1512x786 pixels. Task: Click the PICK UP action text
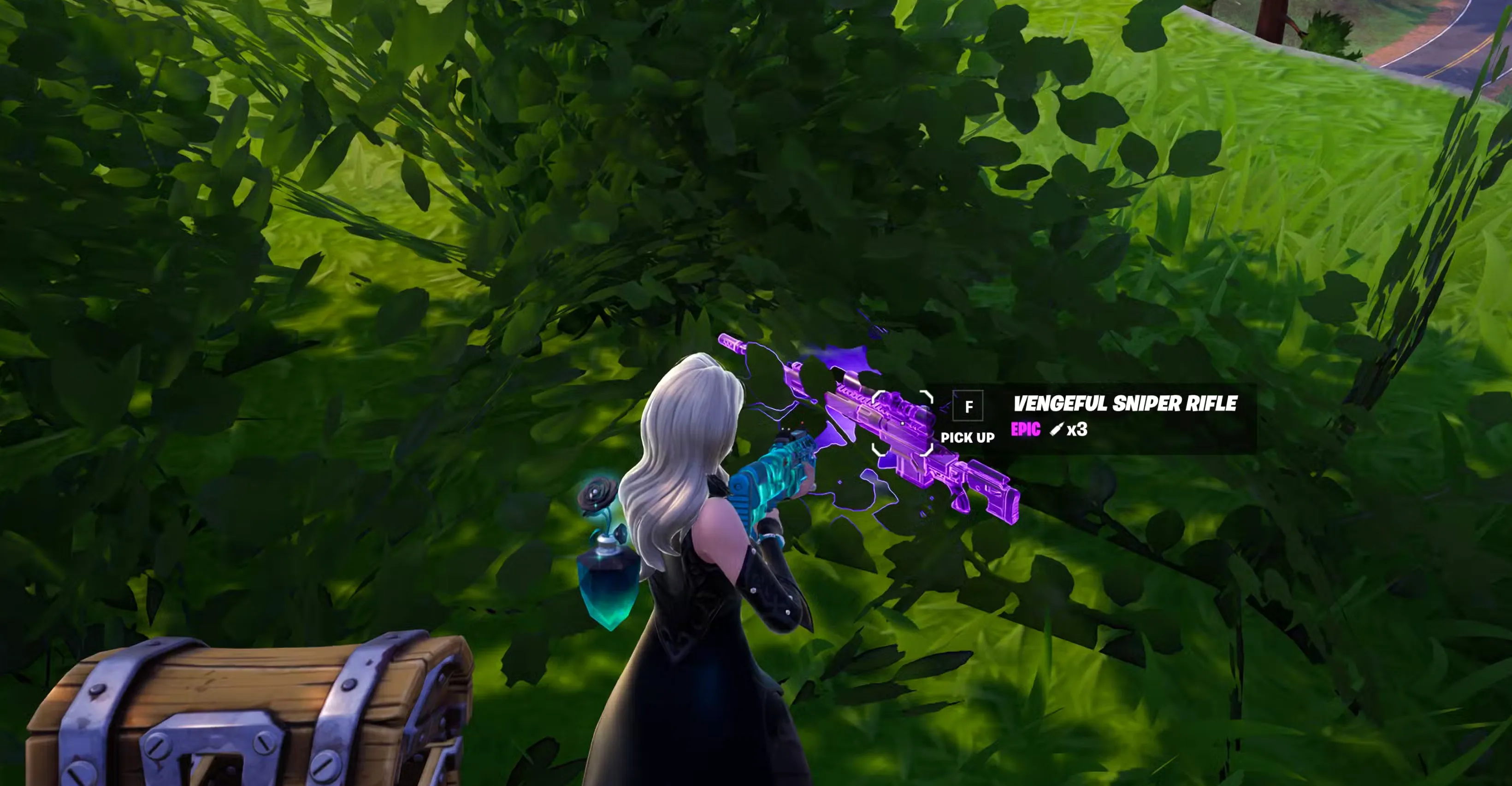[x=968, y=438]
